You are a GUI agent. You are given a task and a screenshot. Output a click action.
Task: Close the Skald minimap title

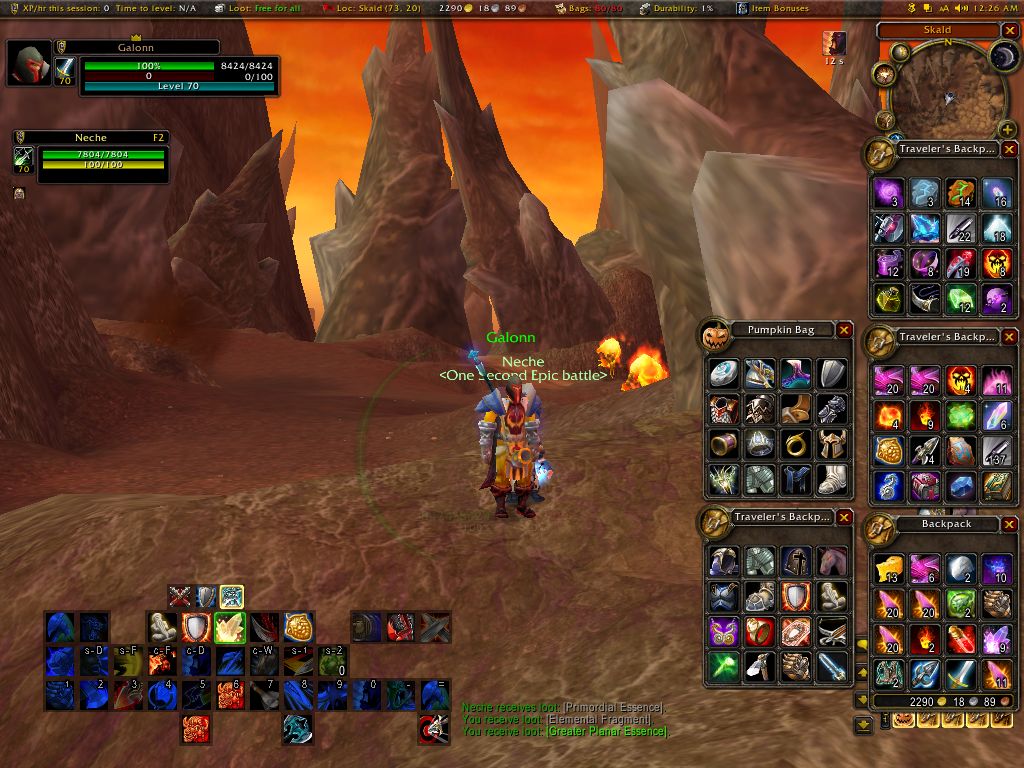point(1009,31)
